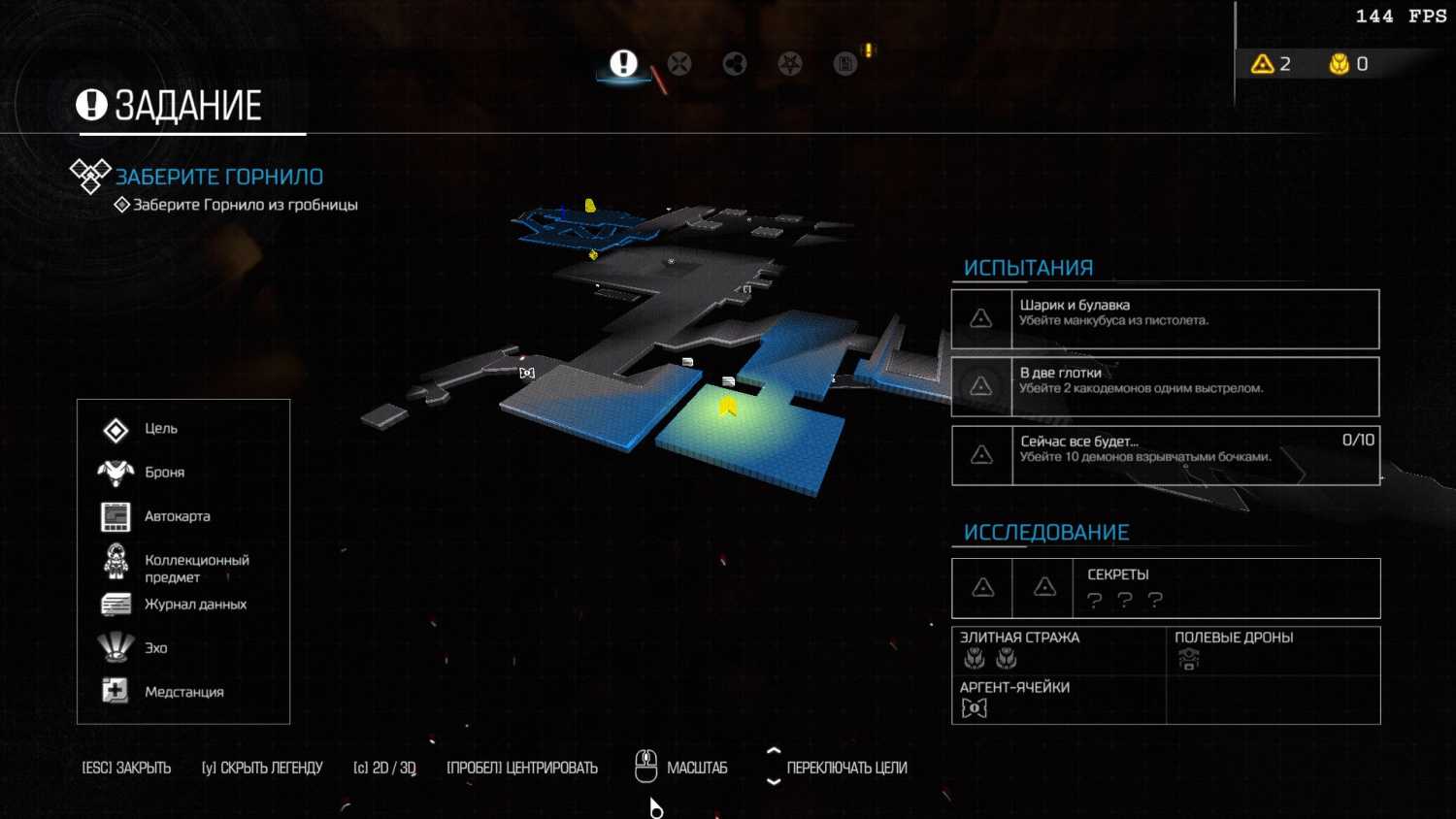Switch to the pentagram Runes tab
Screen dimensions: 1456x819
tap(790, 64)
